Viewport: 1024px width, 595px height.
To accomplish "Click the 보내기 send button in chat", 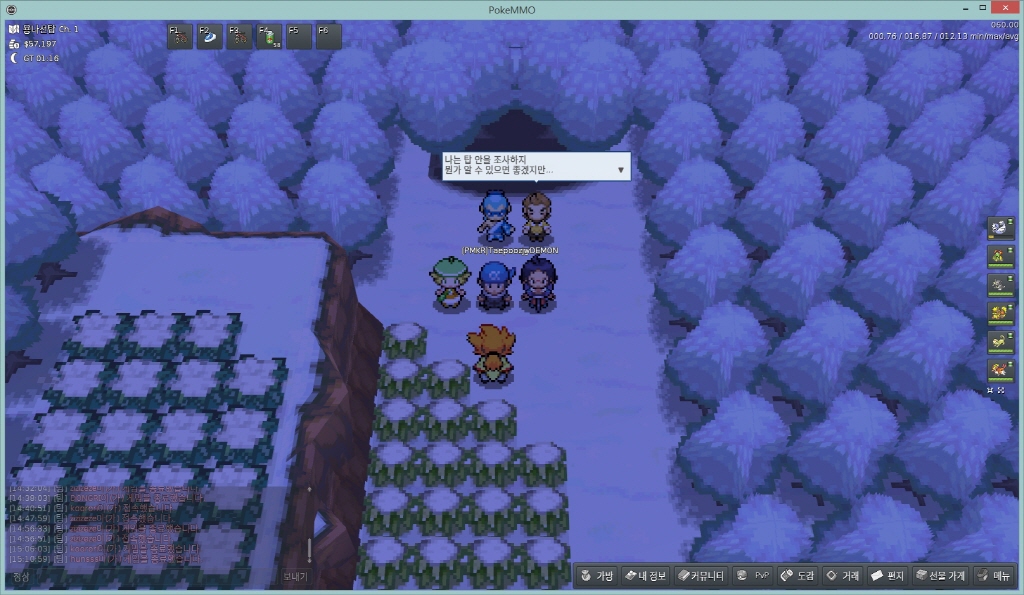I will pos(295,577).
